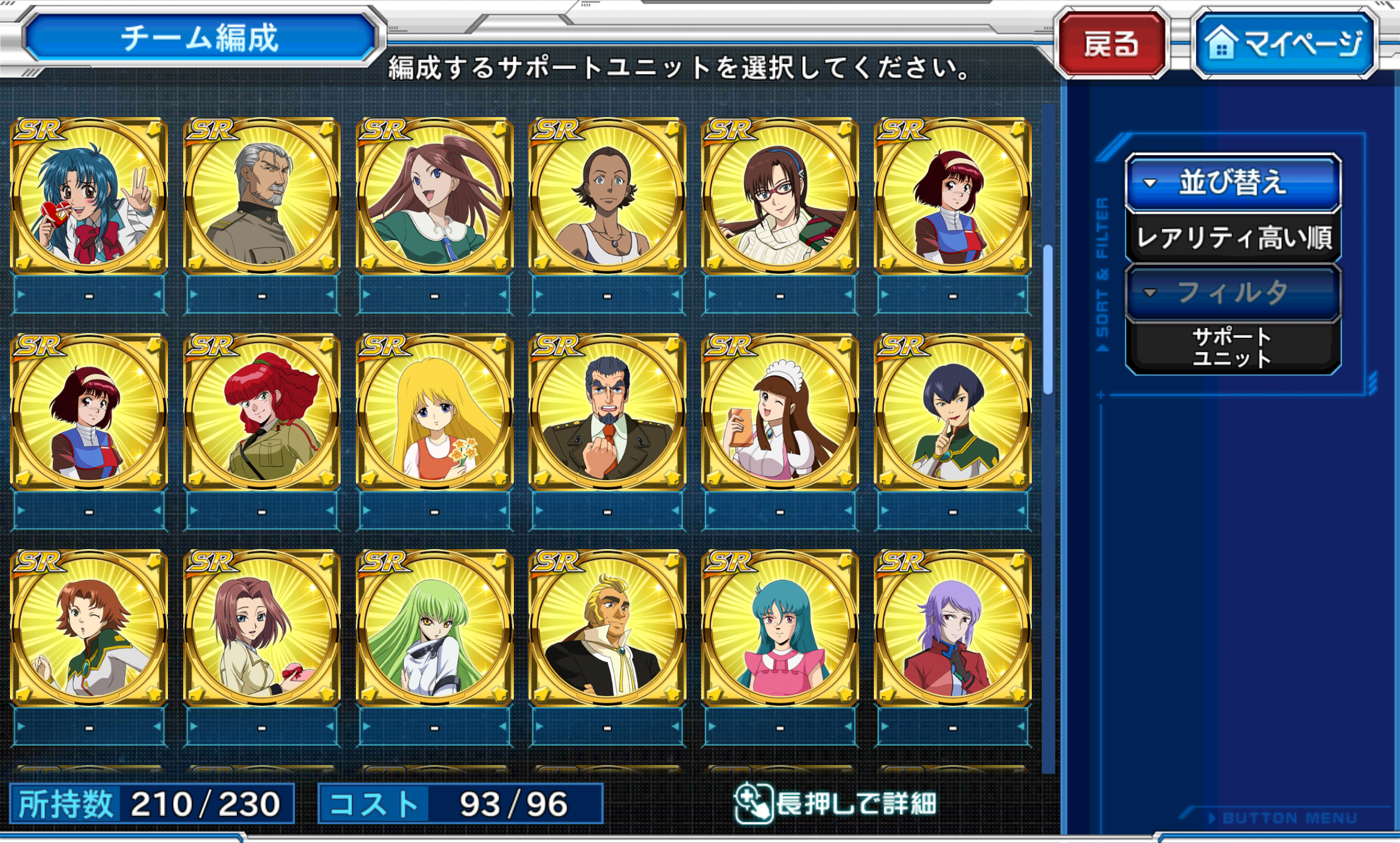Open the マイページ home button
This screenshot has width=1400, height=843.
tap(1285, 44)
